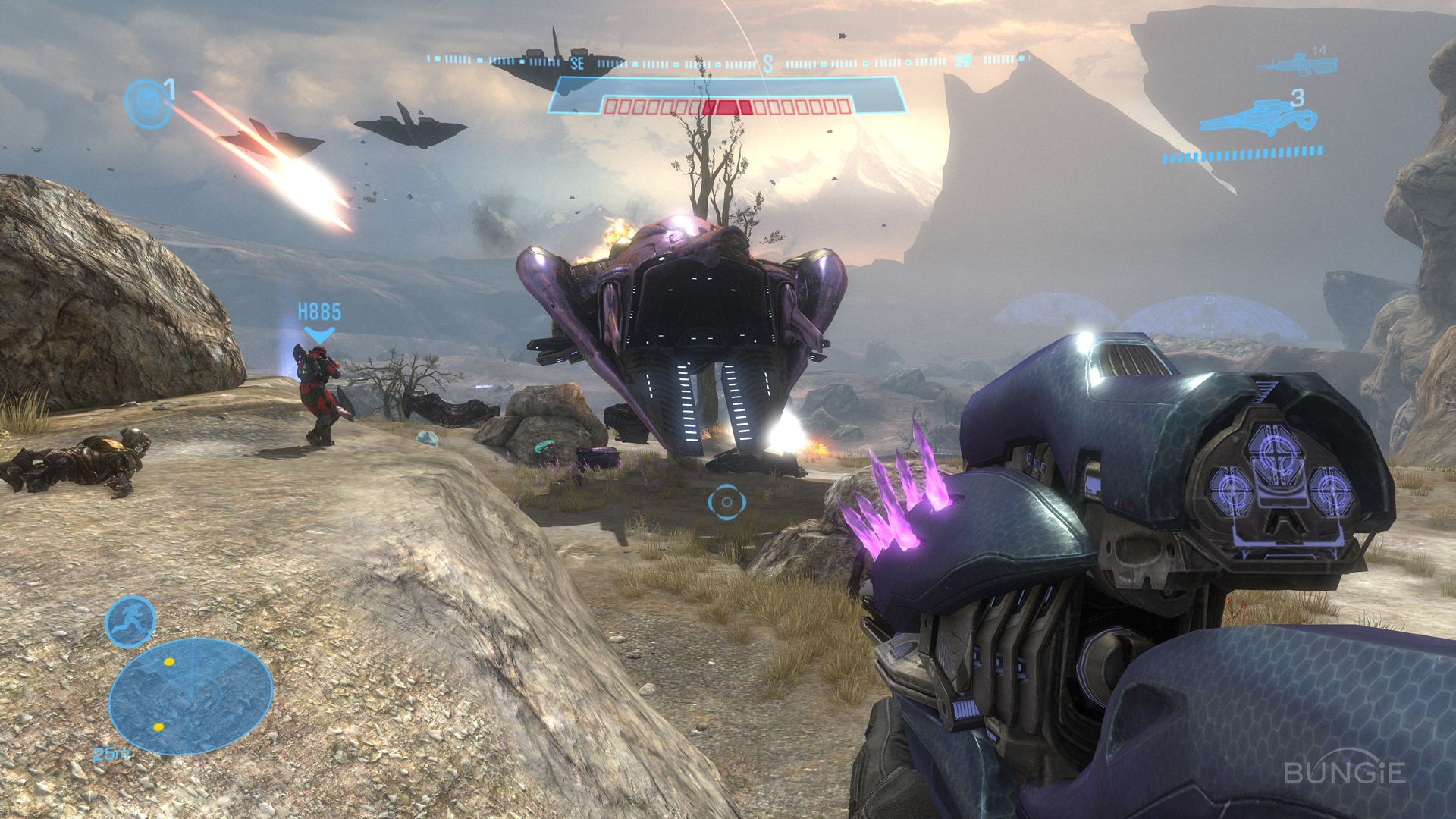1456x819 pixels.
Task: Open the circular motion tracker radar
Action: [x=190, y=695]
